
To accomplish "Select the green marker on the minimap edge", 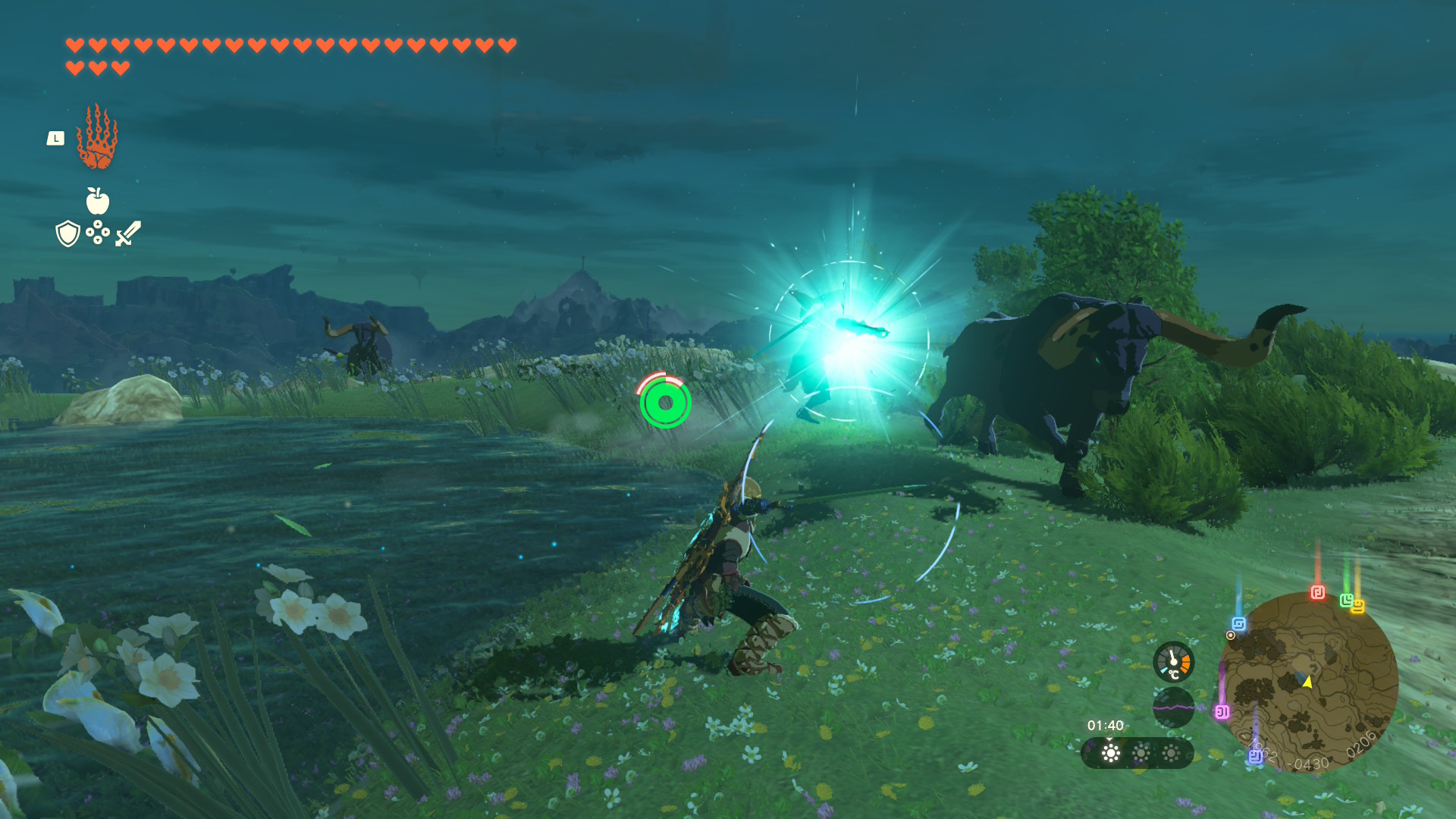I will tap(1346, 600).
